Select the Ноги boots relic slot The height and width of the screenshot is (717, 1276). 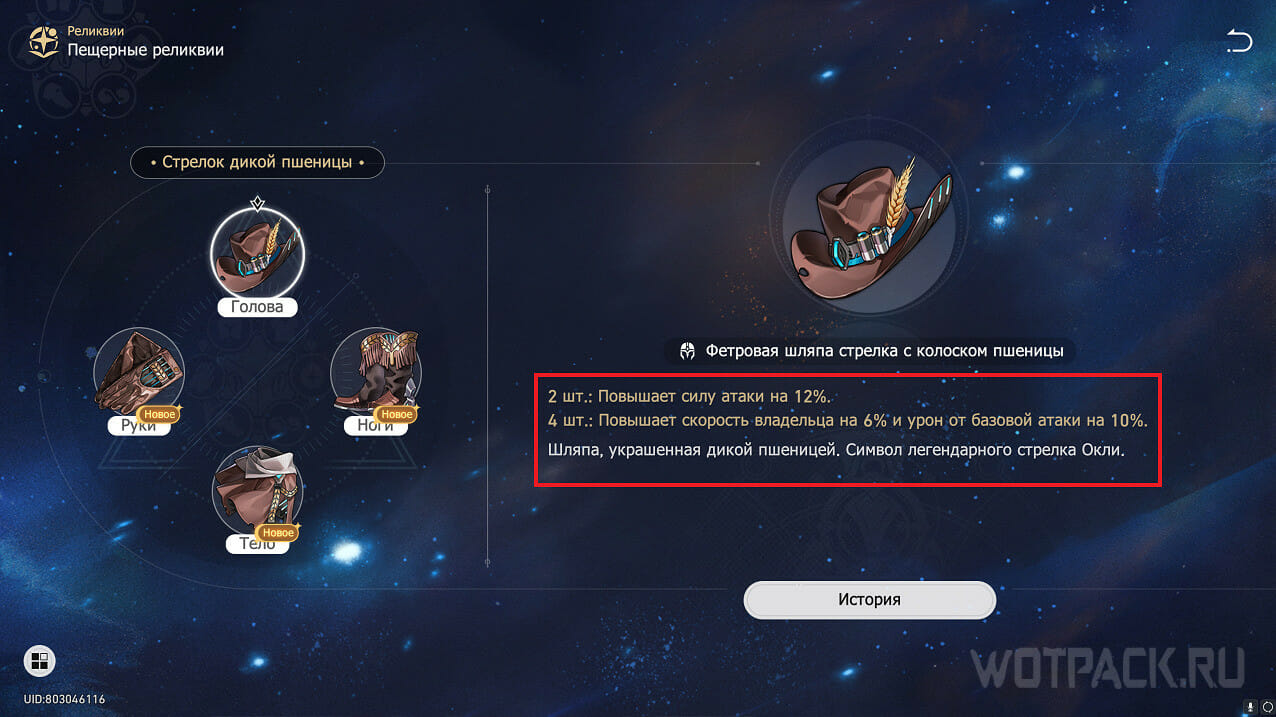[x=375, y=374]
